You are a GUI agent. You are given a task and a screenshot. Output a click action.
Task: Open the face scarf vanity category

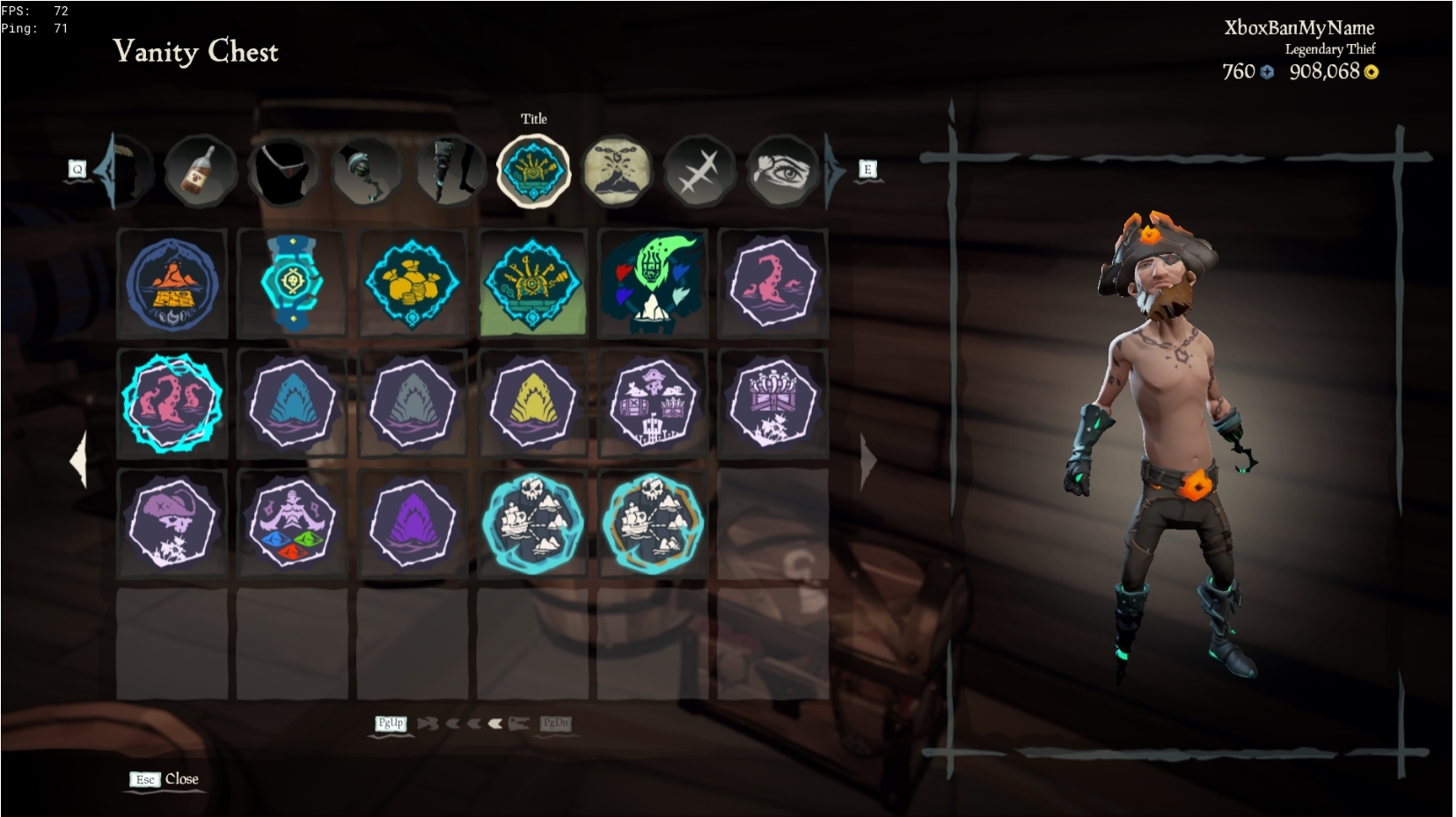click(283, 172)
